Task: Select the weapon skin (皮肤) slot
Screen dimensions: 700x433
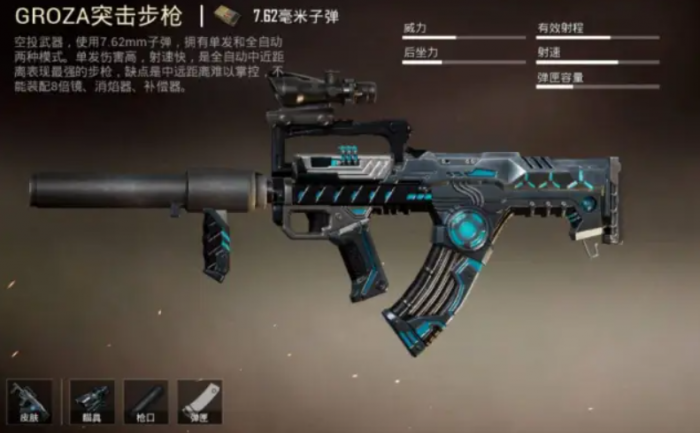Action: pyautogui.click(x=28, y=400)
